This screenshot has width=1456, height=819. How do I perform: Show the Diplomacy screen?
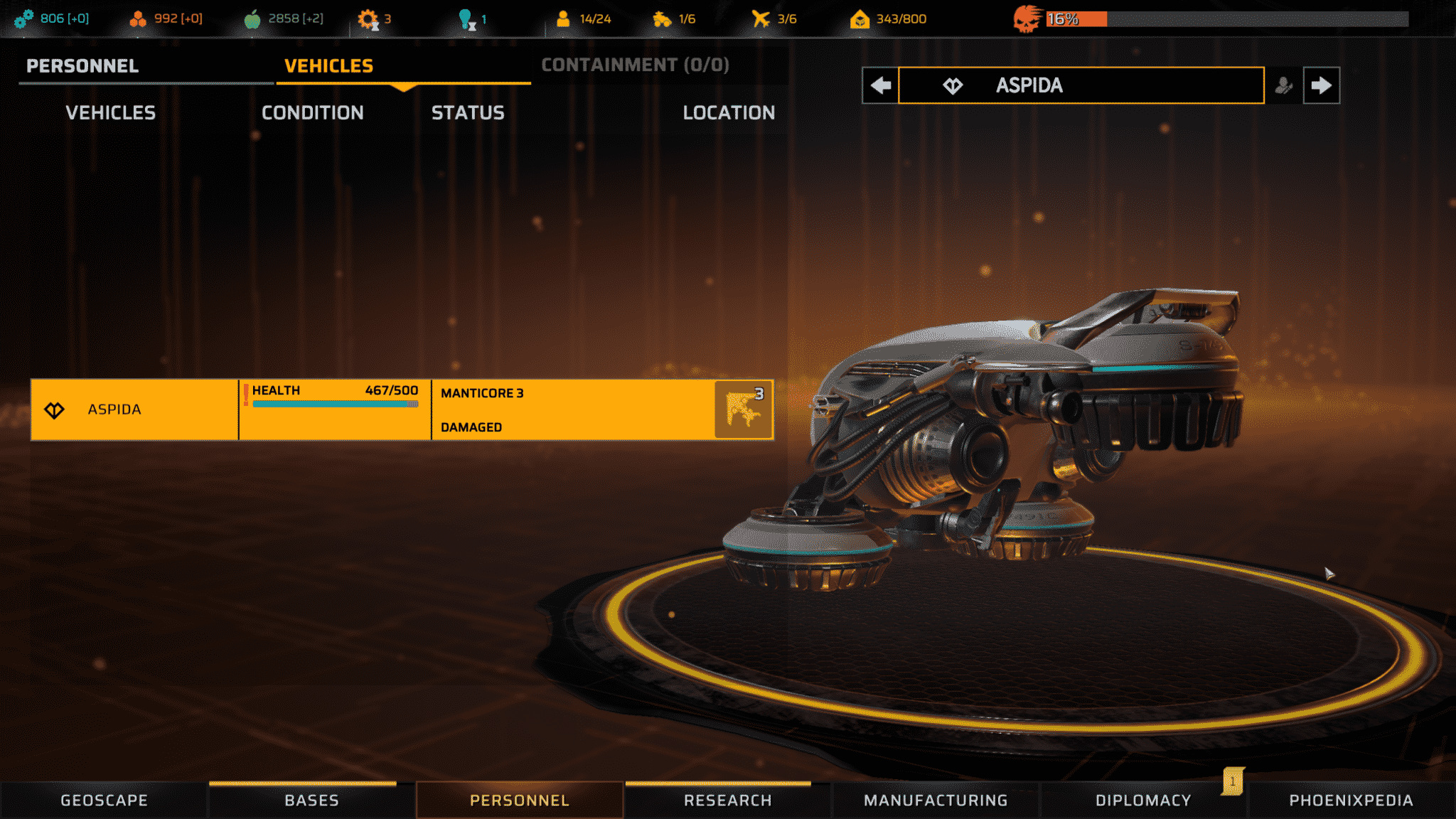point(1143,801)
